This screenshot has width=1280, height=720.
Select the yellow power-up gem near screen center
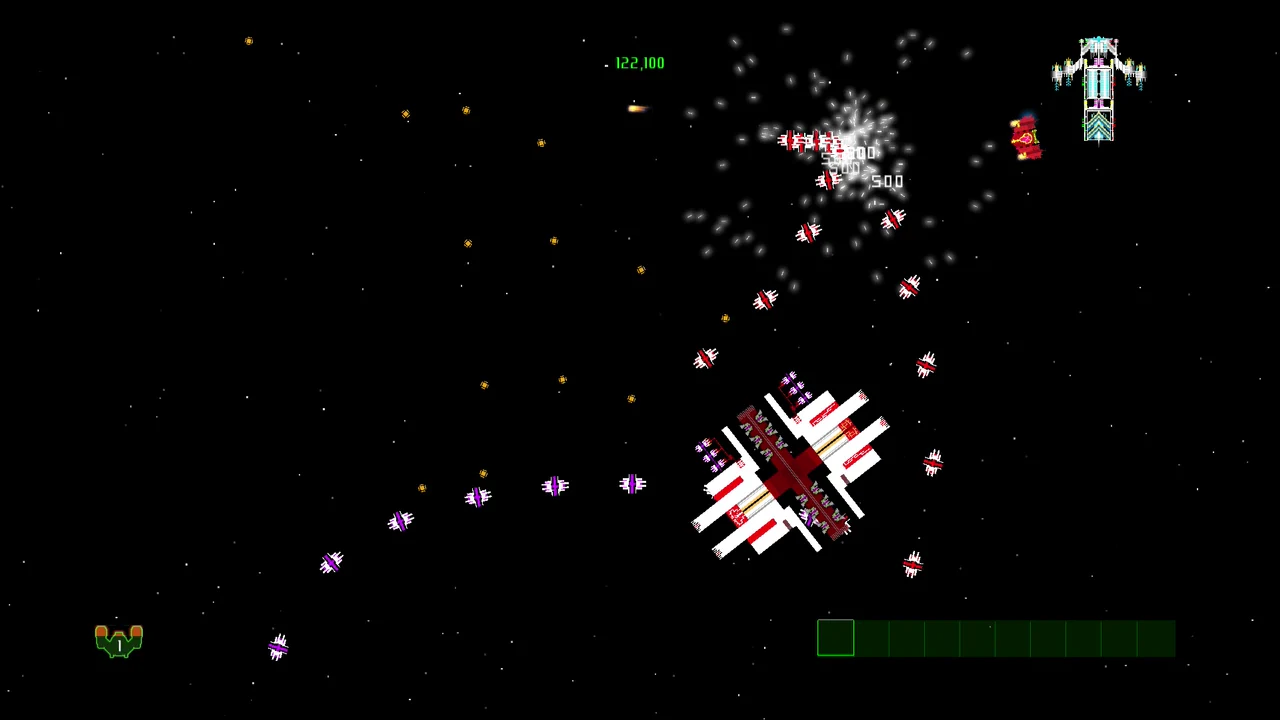pos(631,398)
